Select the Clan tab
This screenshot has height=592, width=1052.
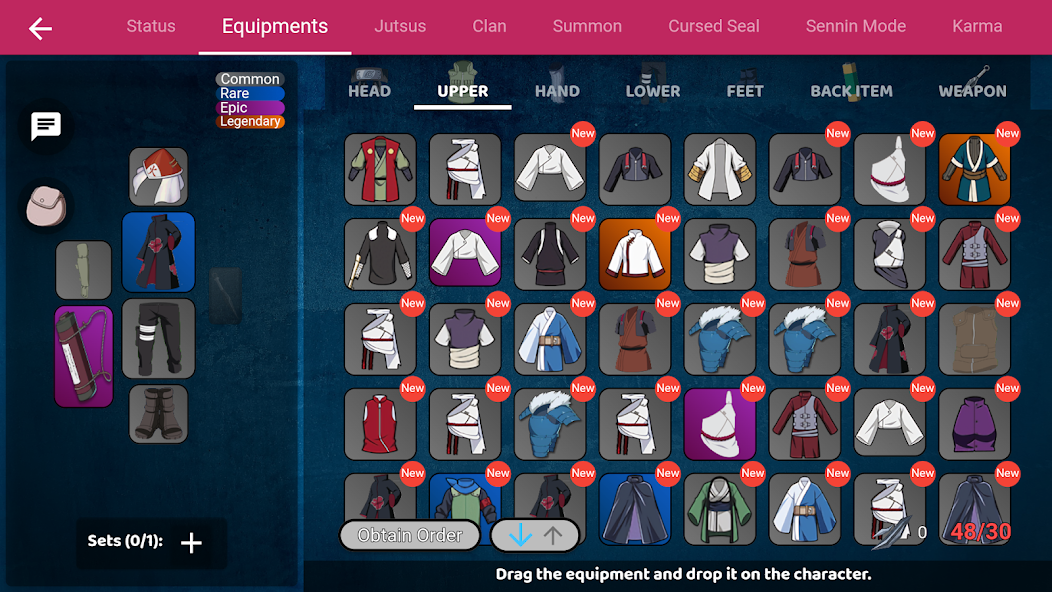(x=489, y=27)
